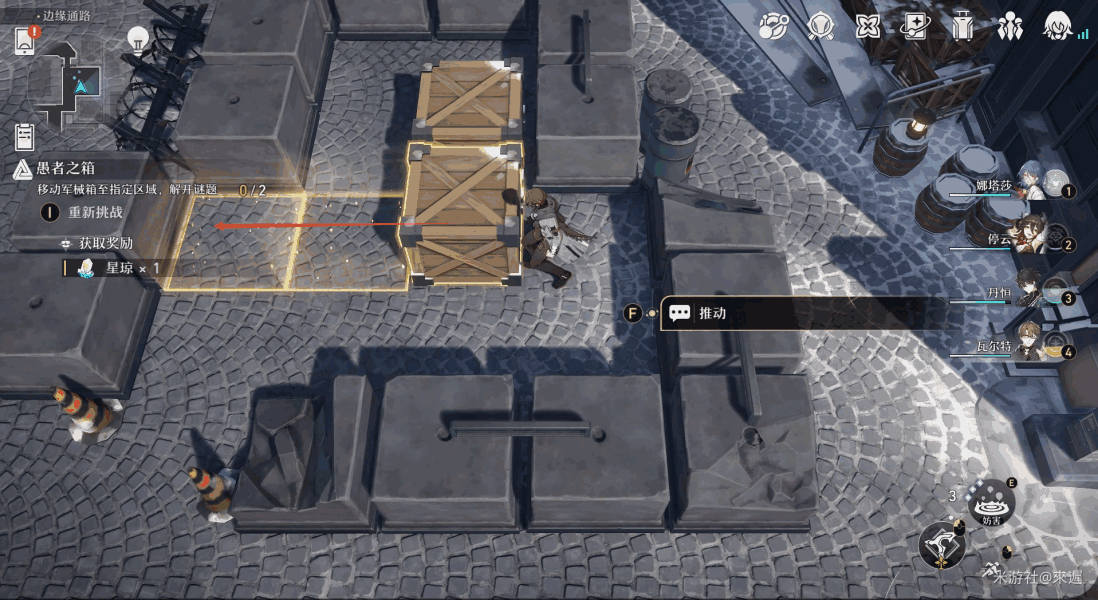Open the four-petal flower icon
The height and width of the screenshot is (600, 1098).
[x=867, y=26]
